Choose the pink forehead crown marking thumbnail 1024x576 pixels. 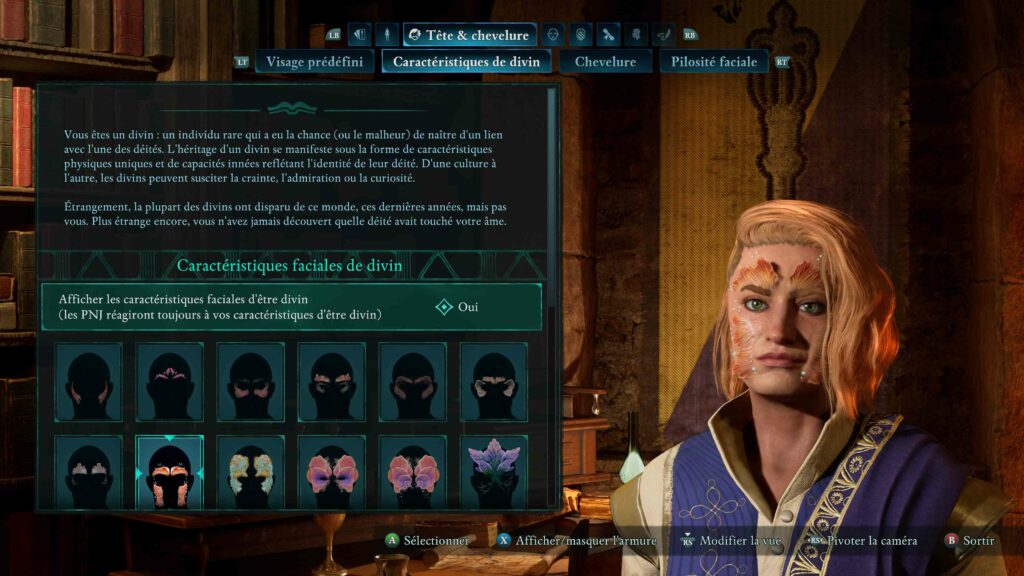(x=170, y=381)
